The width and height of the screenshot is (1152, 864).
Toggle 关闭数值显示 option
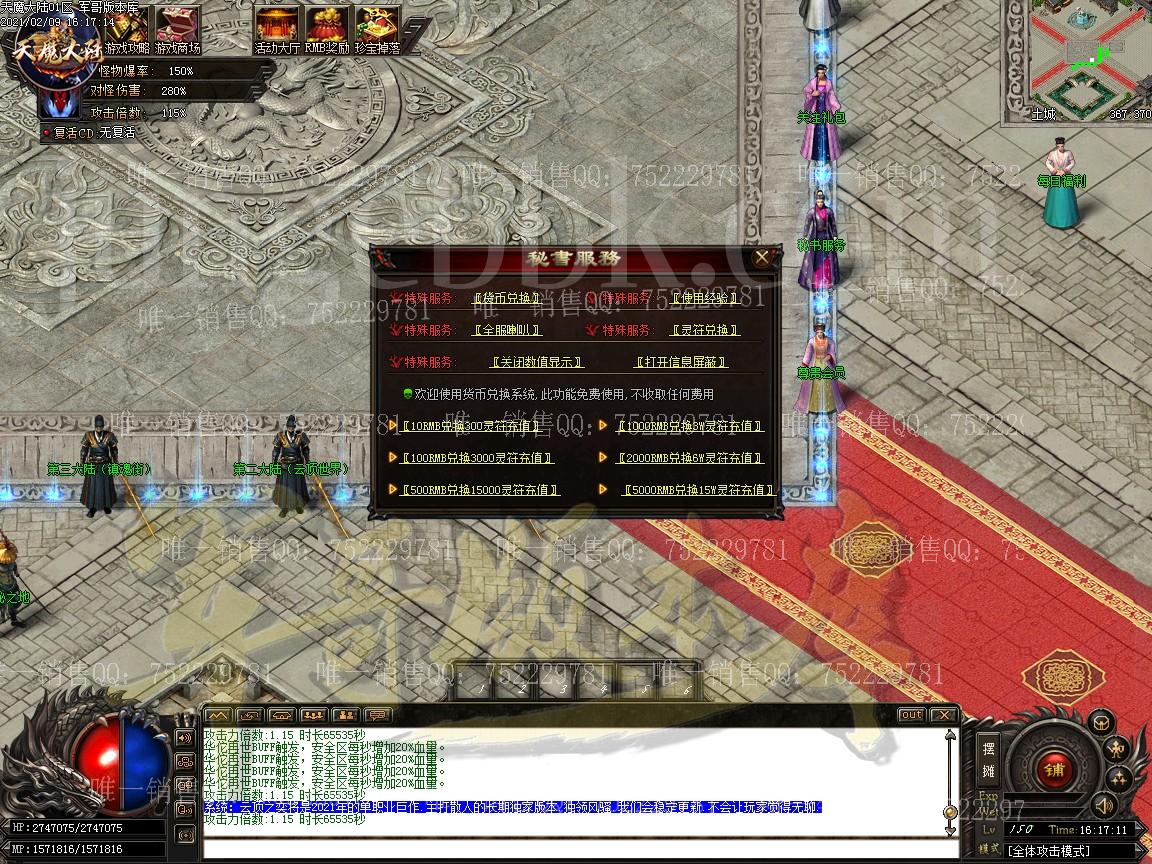click(536, 362)
